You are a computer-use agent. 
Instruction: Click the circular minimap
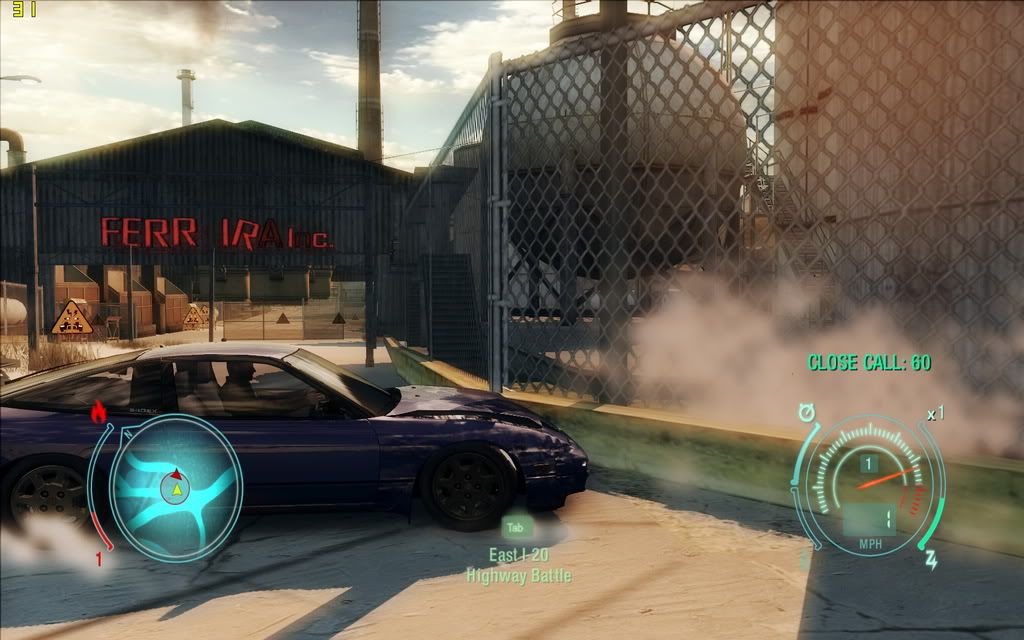[175, 487]
